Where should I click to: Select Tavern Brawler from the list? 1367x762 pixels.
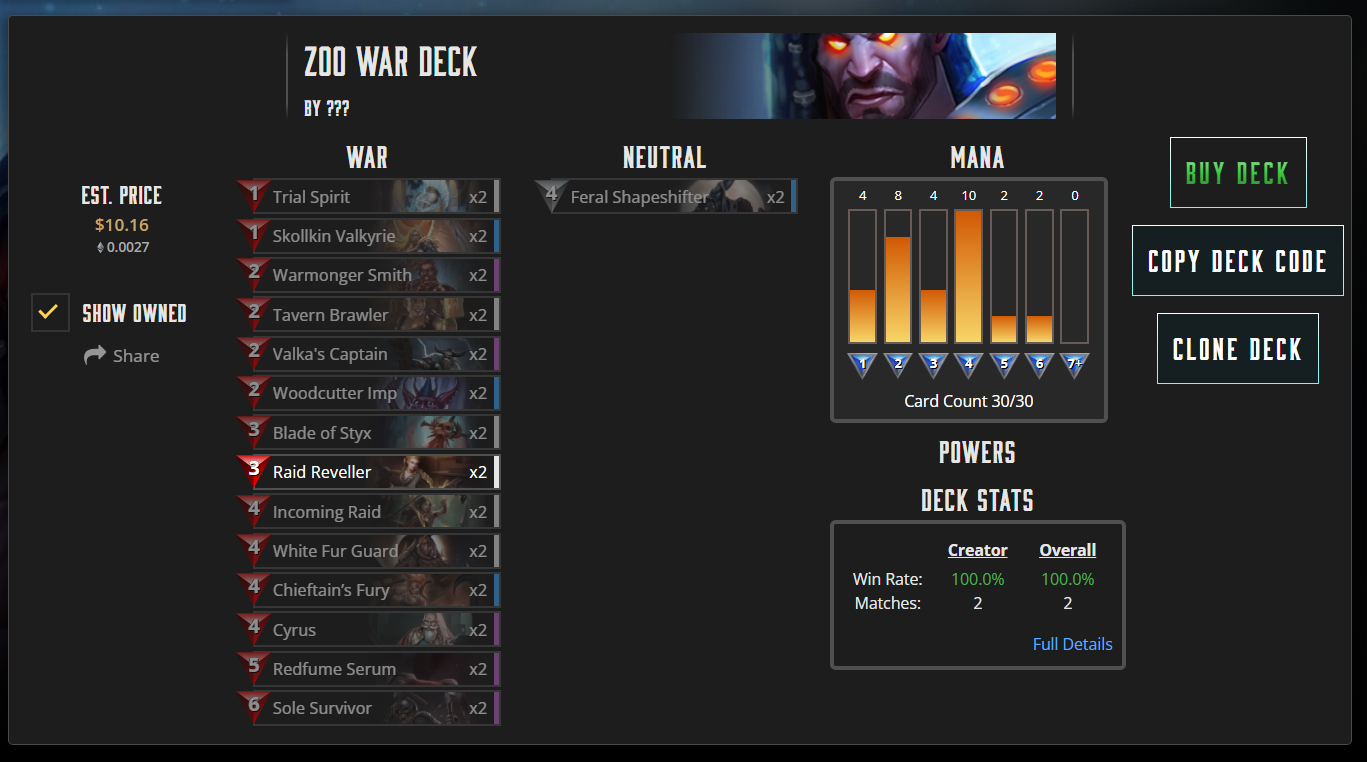pos(370,315)
